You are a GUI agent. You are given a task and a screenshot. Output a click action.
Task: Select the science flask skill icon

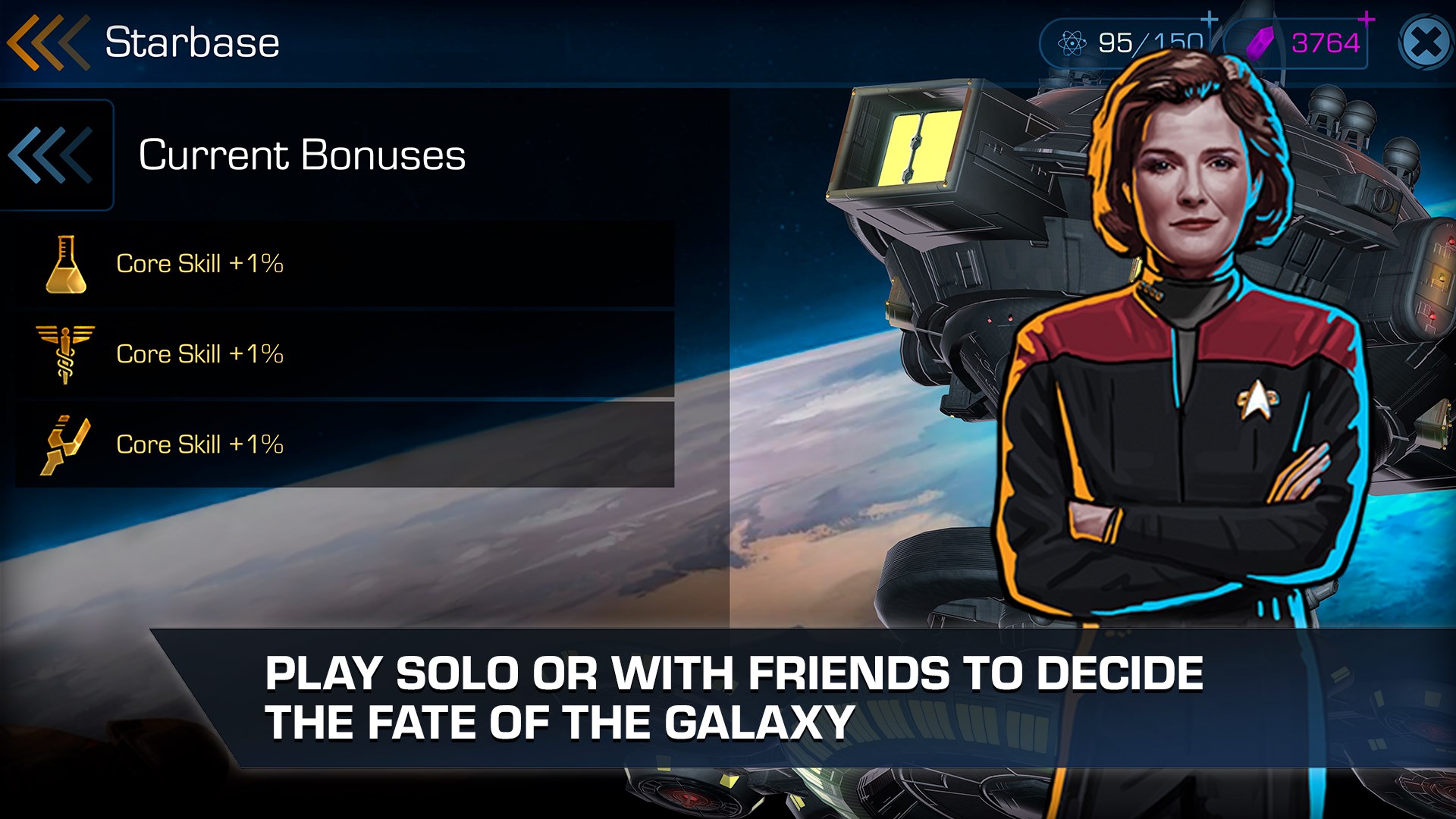point(64,264)
